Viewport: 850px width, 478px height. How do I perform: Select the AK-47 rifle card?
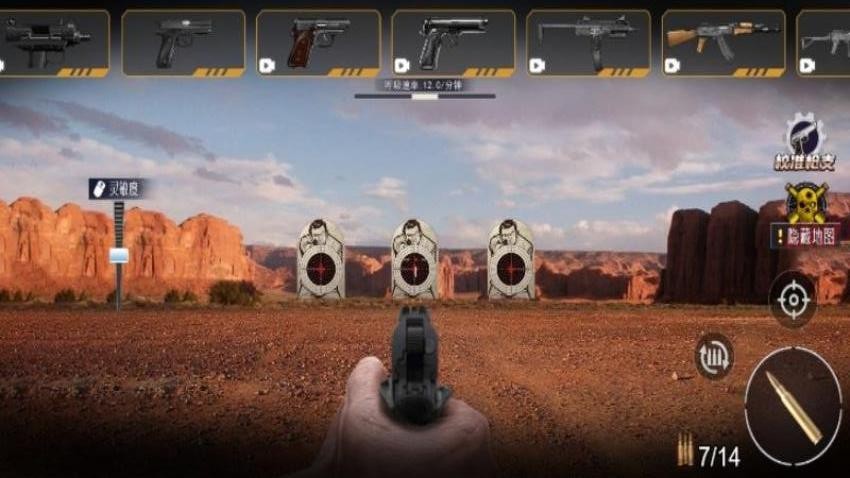pos(723,42)
